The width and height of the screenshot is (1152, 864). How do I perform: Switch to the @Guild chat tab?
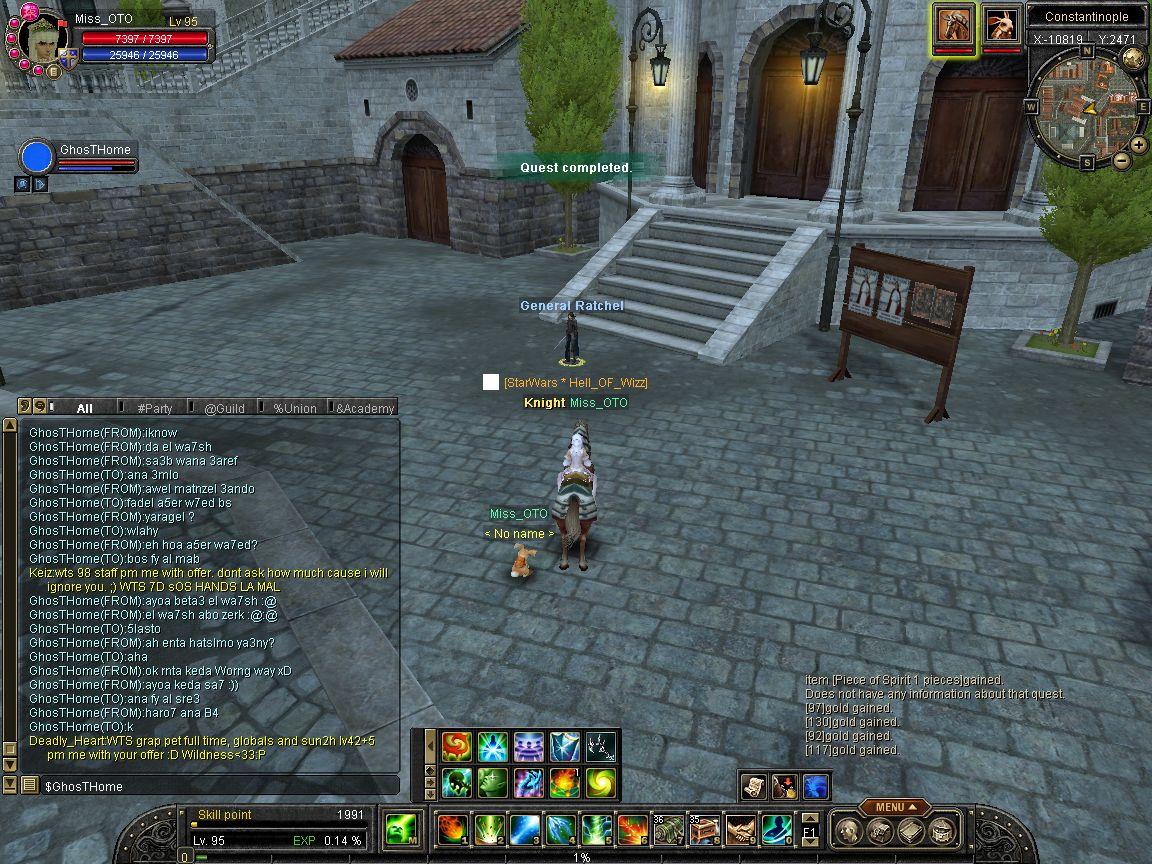224,408
